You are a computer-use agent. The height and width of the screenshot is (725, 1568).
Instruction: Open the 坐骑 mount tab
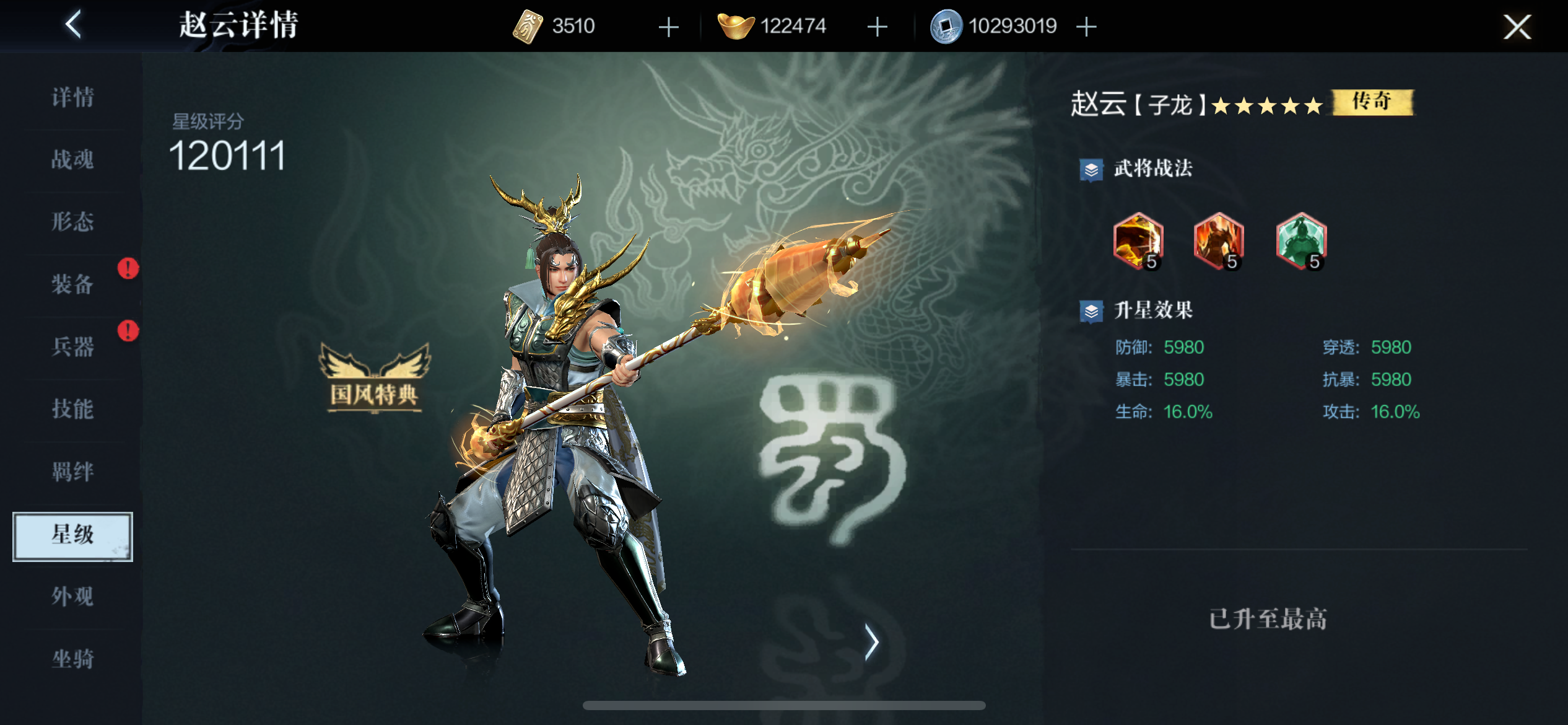click(x=73, y=658)
